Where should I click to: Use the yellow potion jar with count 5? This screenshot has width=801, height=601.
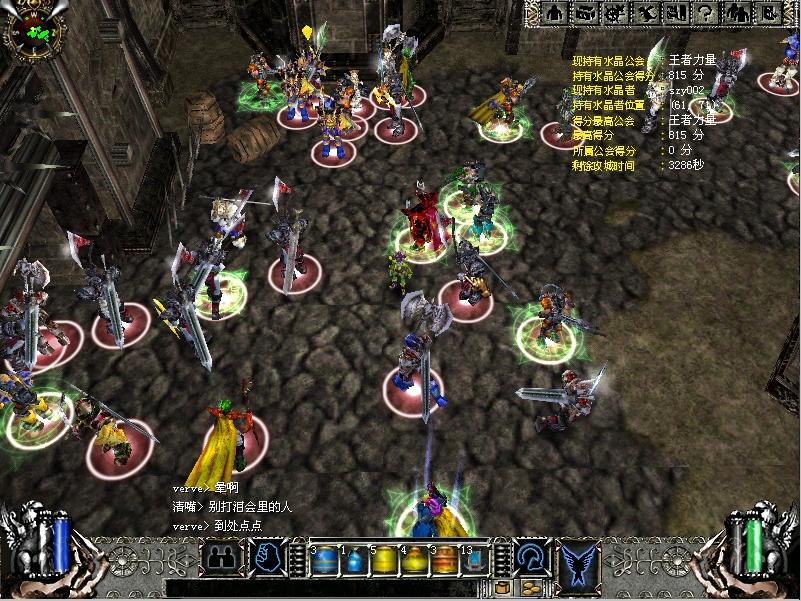pyautogui.click(x=383, y=560)
